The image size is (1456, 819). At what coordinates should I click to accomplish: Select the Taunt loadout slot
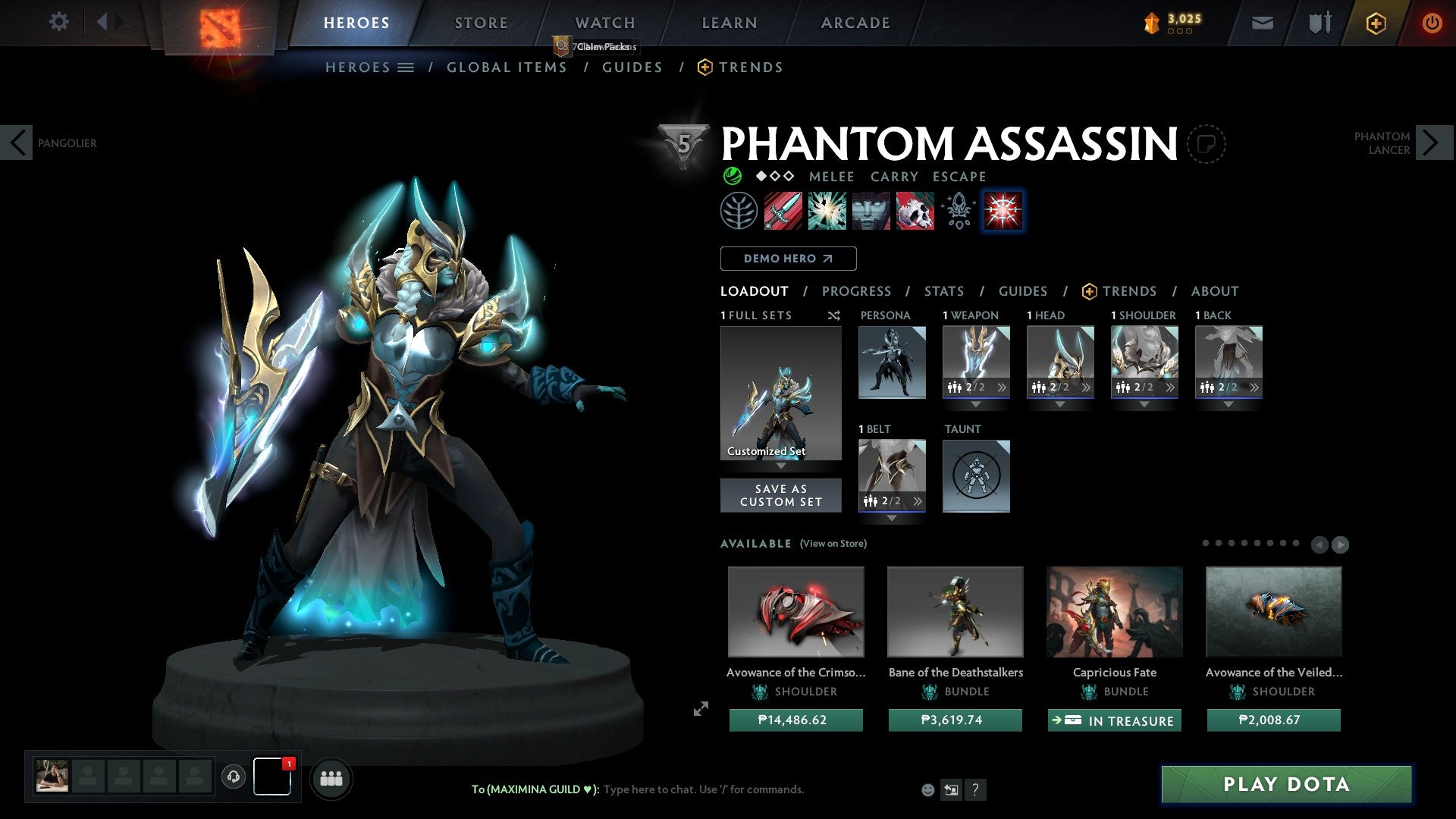(976, 476)
